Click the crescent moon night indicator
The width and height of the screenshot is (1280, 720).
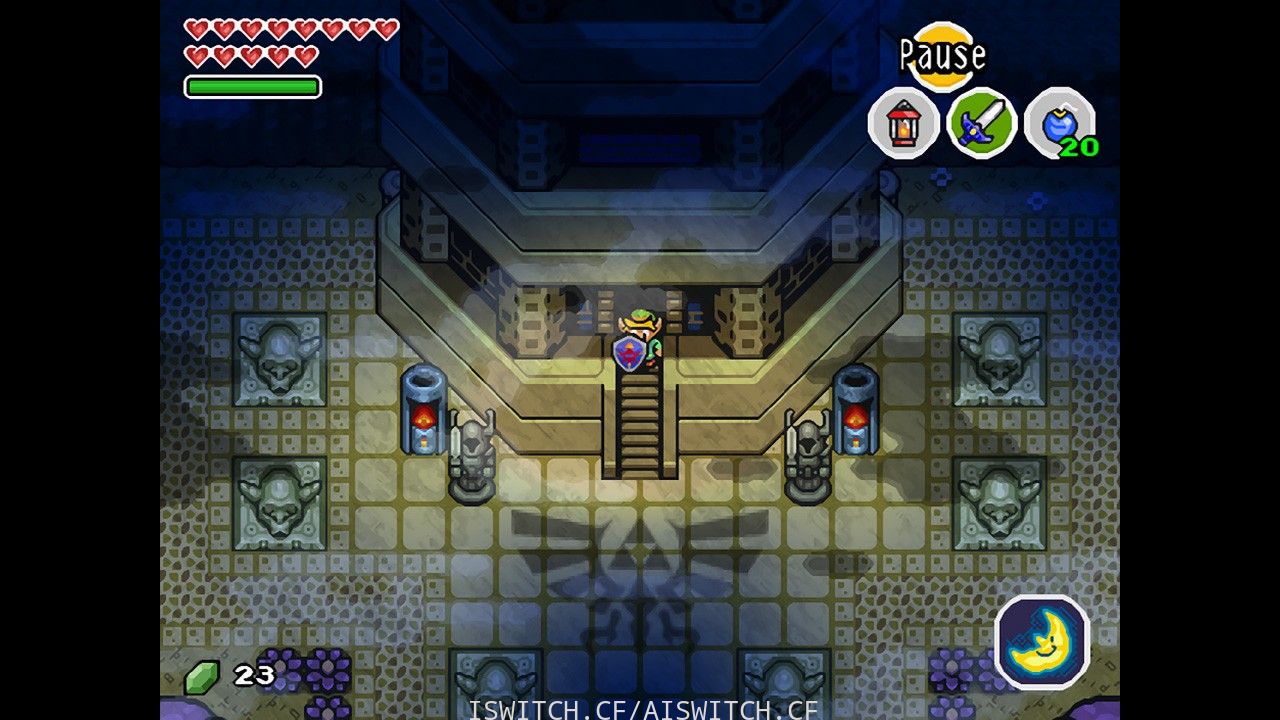[1042, 641]
